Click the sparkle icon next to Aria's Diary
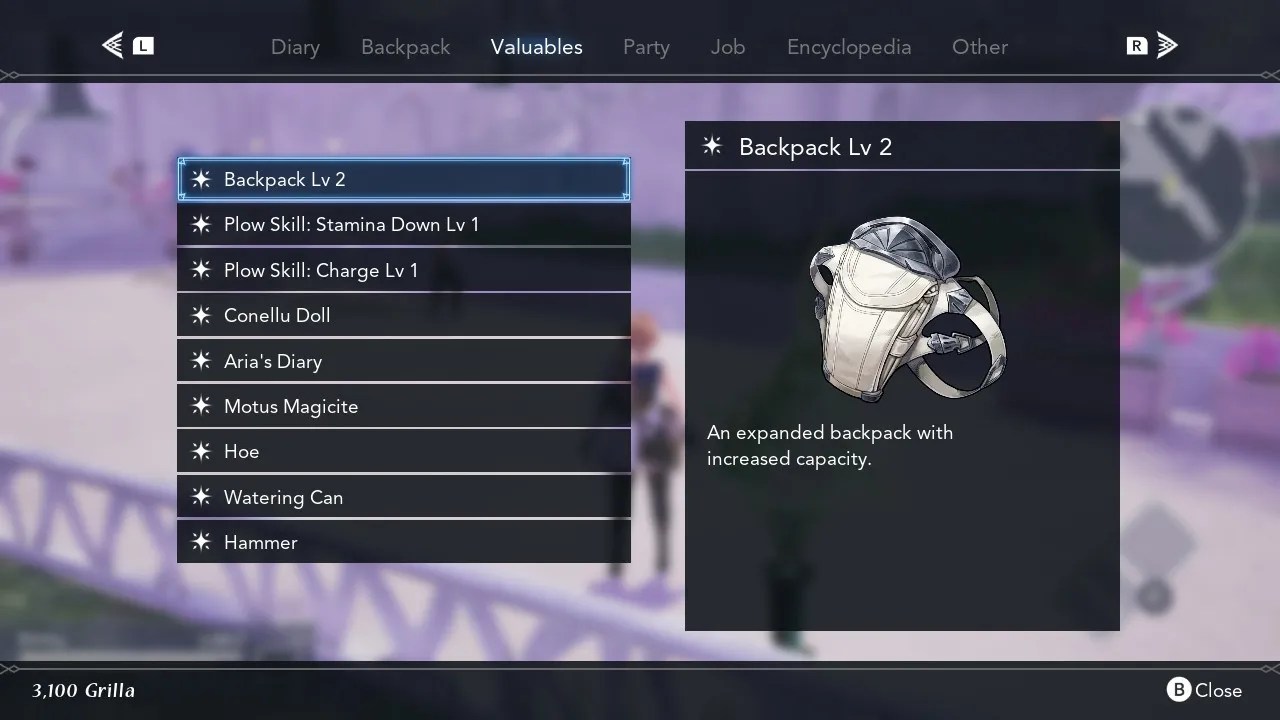The image size is (1280, 720). tap(200, 361)
